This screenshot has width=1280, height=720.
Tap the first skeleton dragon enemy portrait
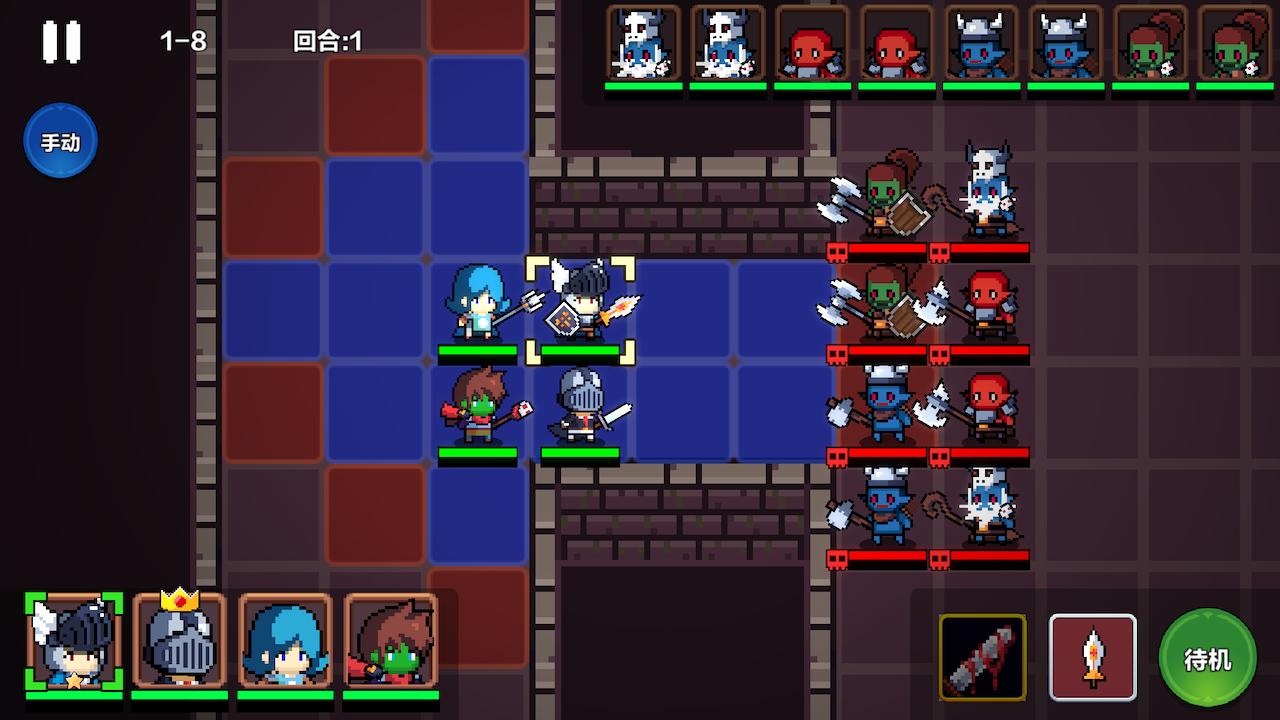click(641, 45)
